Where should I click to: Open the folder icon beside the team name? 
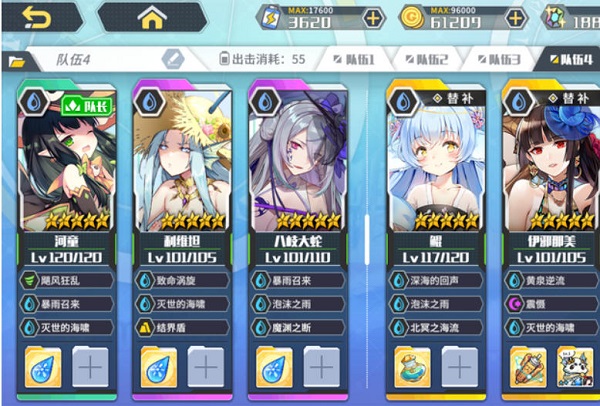(x=15, y=60)
